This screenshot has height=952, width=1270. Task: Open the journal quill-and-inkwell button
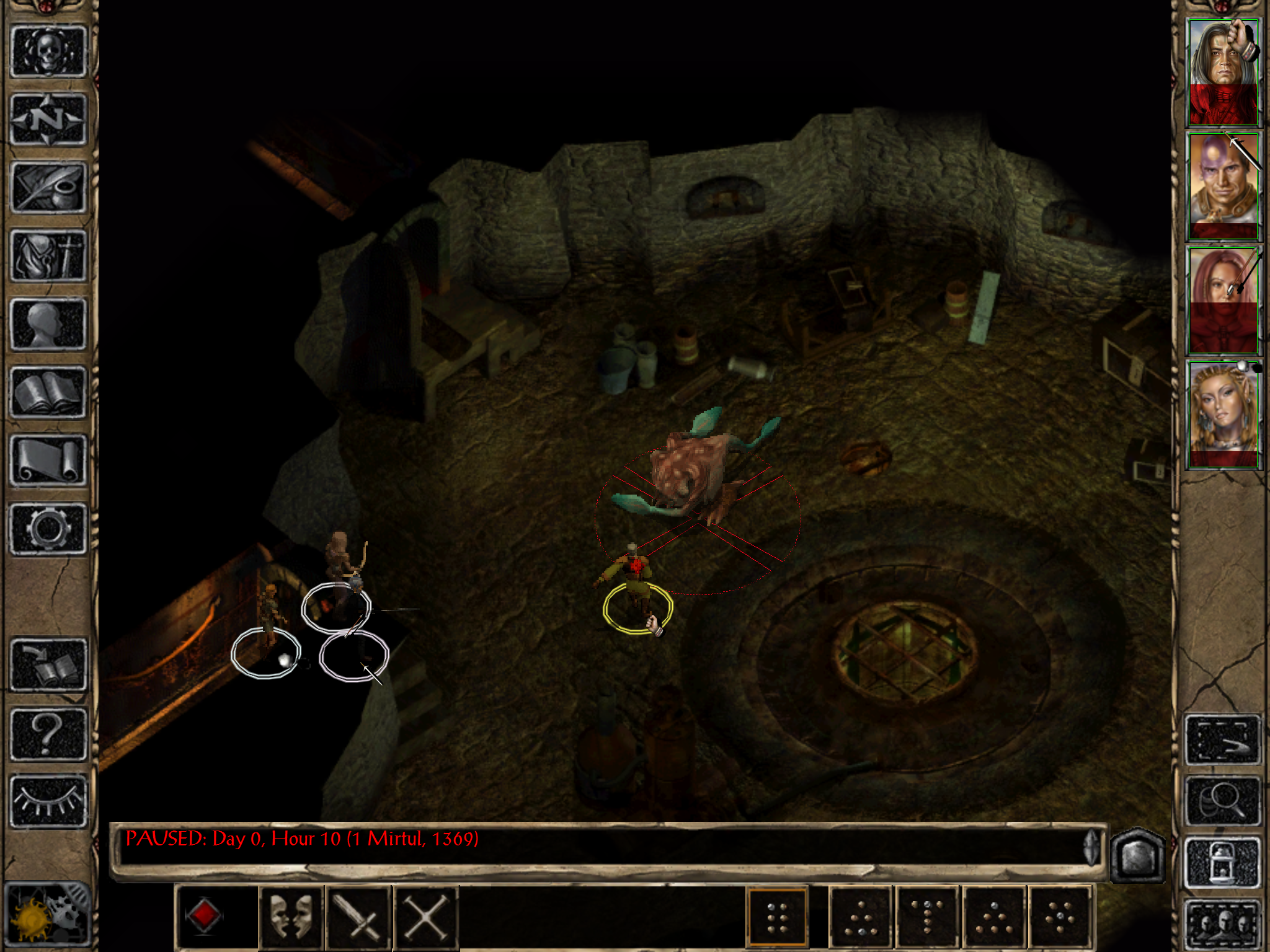48,188
